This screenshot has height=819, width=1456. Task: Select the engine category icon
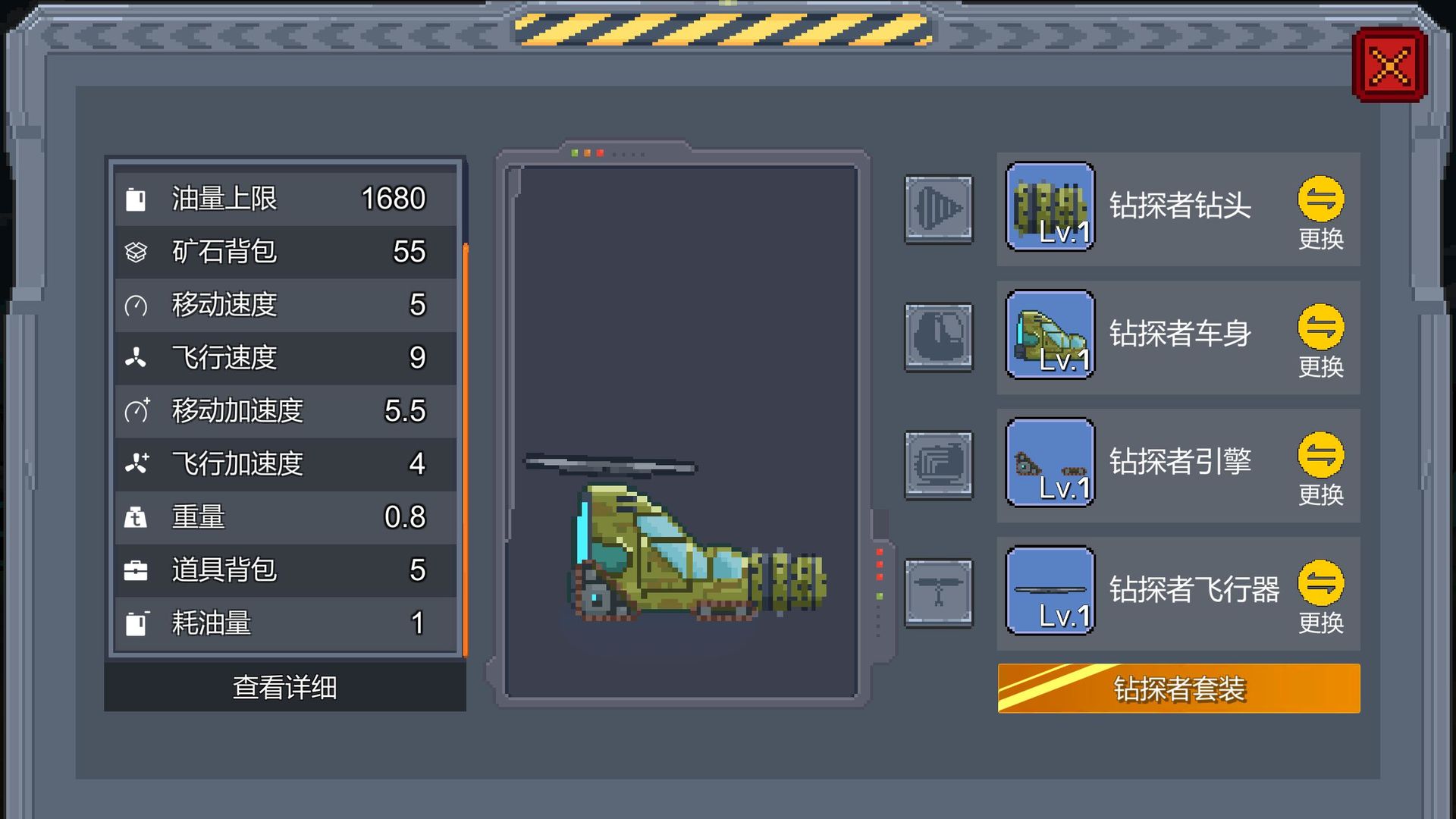pyautogui.click(x=938, y=465)
